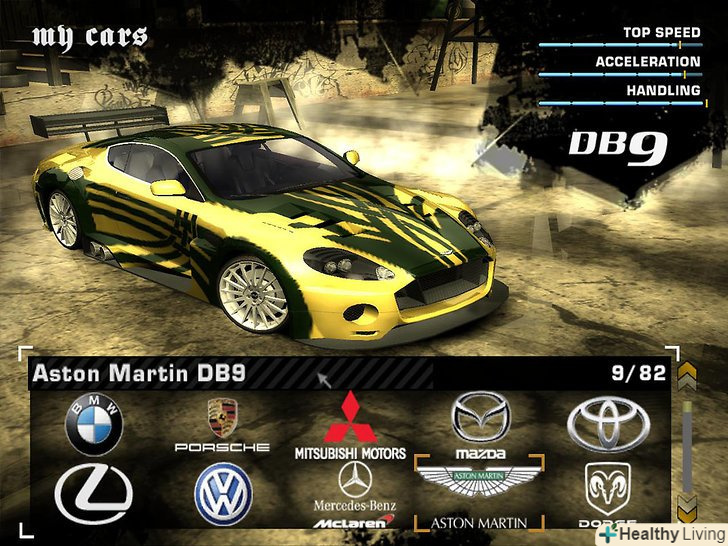Image resolution: width=728 pixels, height=546 pixels.
Task: Pick the Mitsubishi Motors logo
Action: (x=350, y=426)
